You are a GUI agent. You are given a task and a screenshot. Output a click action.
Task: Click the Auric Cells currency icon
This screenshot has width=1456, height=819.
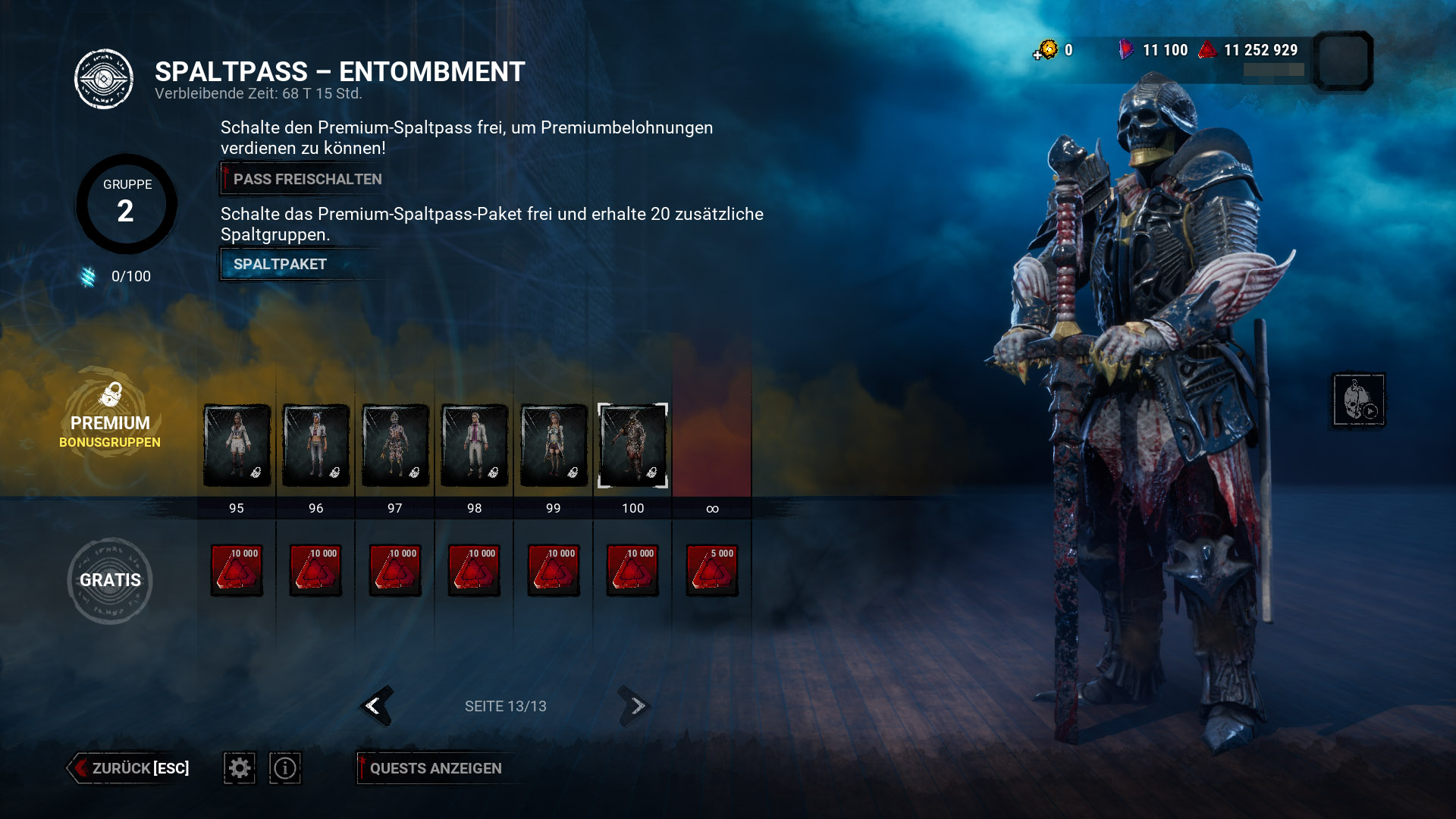[x=1049, y=49]
